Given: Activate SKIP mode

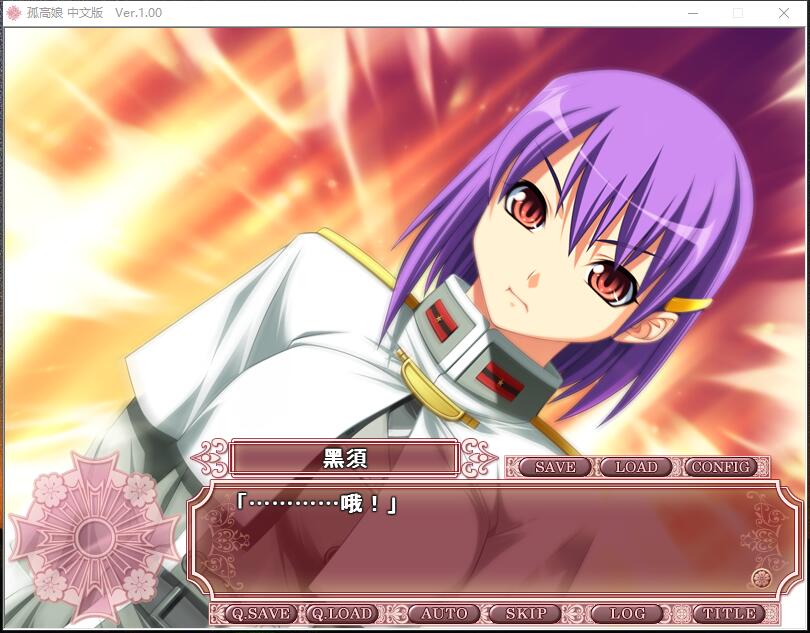Looking at the screenshot, I should coord(525,613).
